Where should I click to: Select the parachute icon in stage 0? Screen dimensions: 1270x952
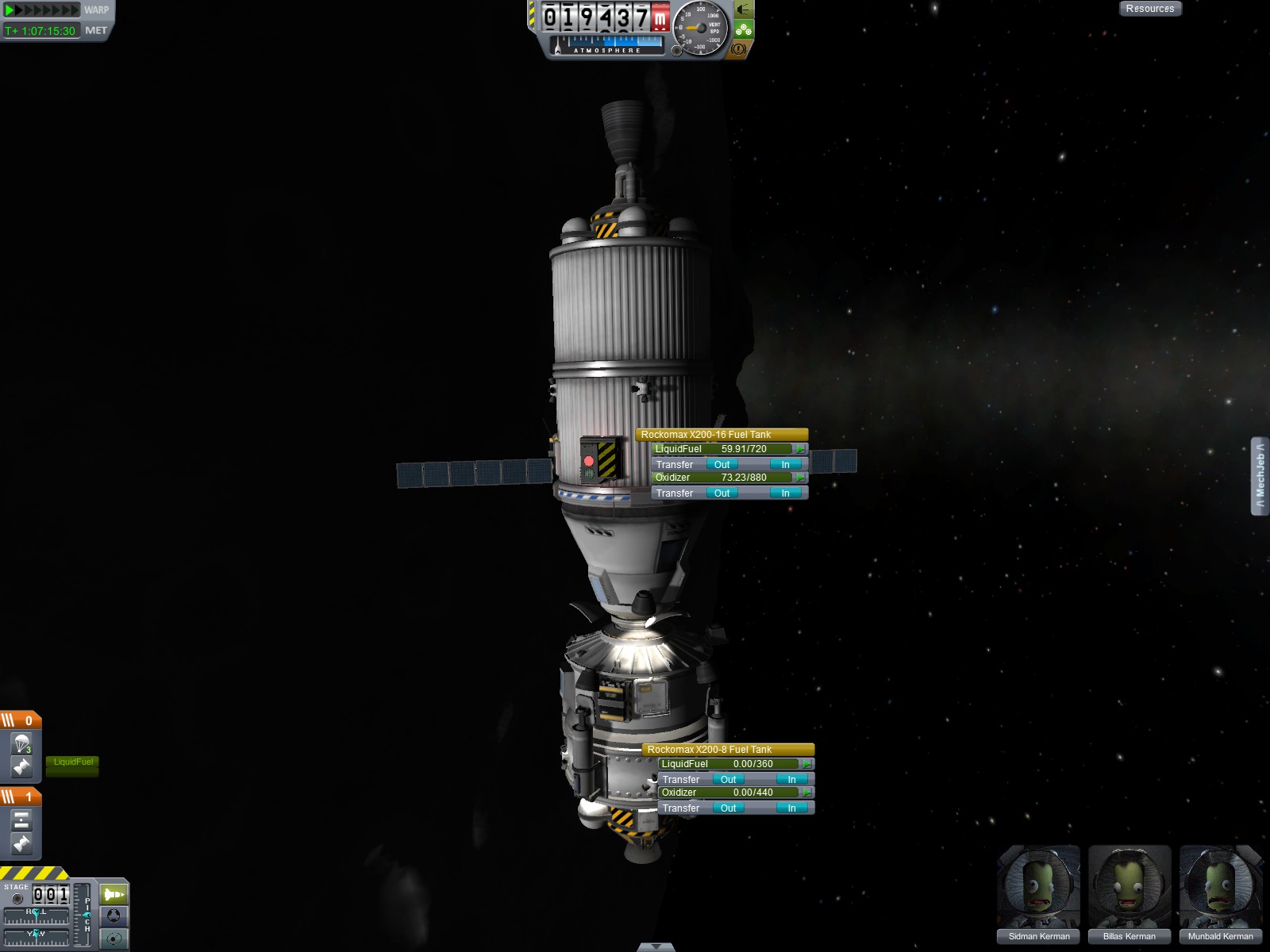pyautogui.click(x=22, y=742)
